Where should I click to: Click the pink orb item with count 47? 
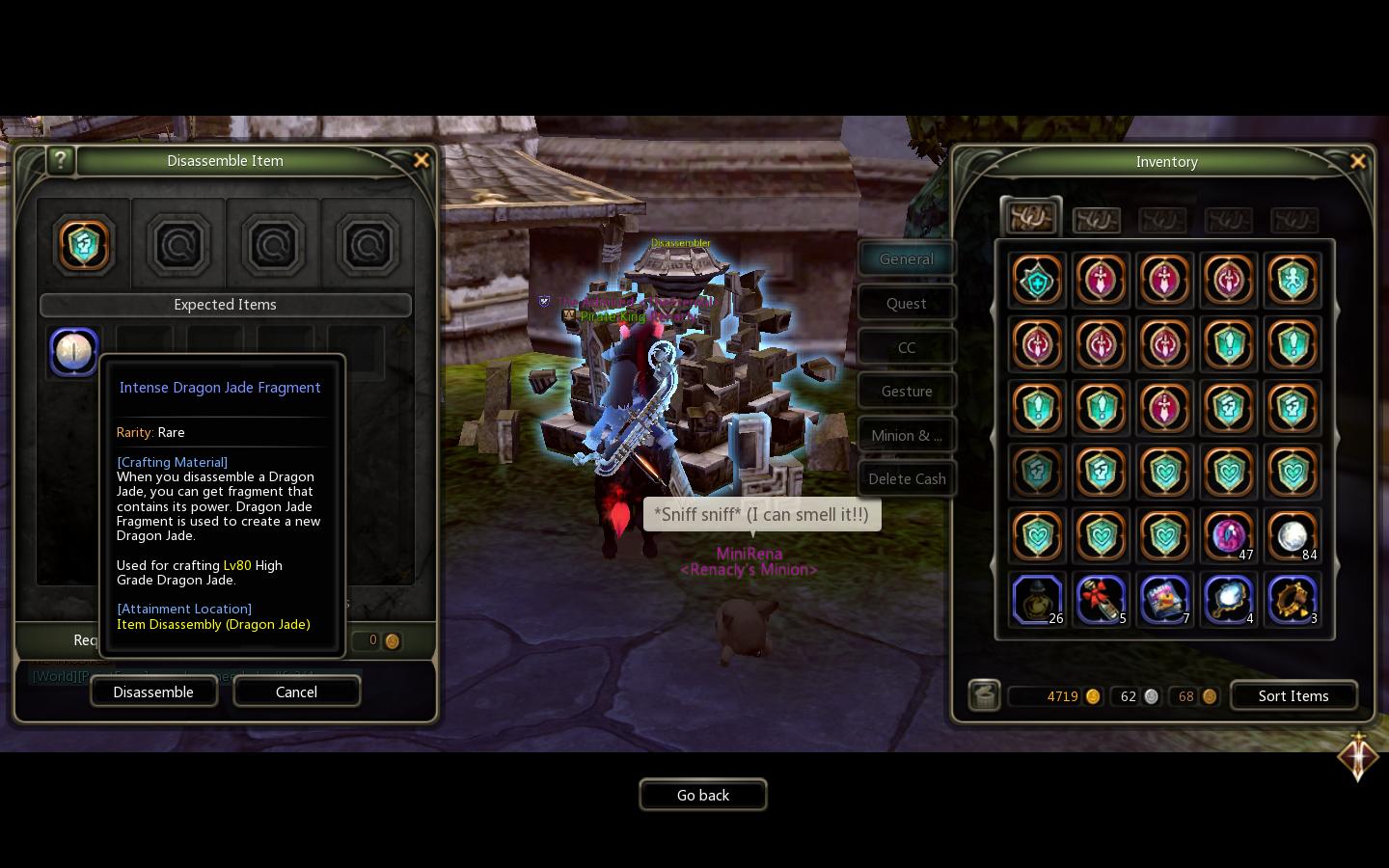tap(1228, 536)
